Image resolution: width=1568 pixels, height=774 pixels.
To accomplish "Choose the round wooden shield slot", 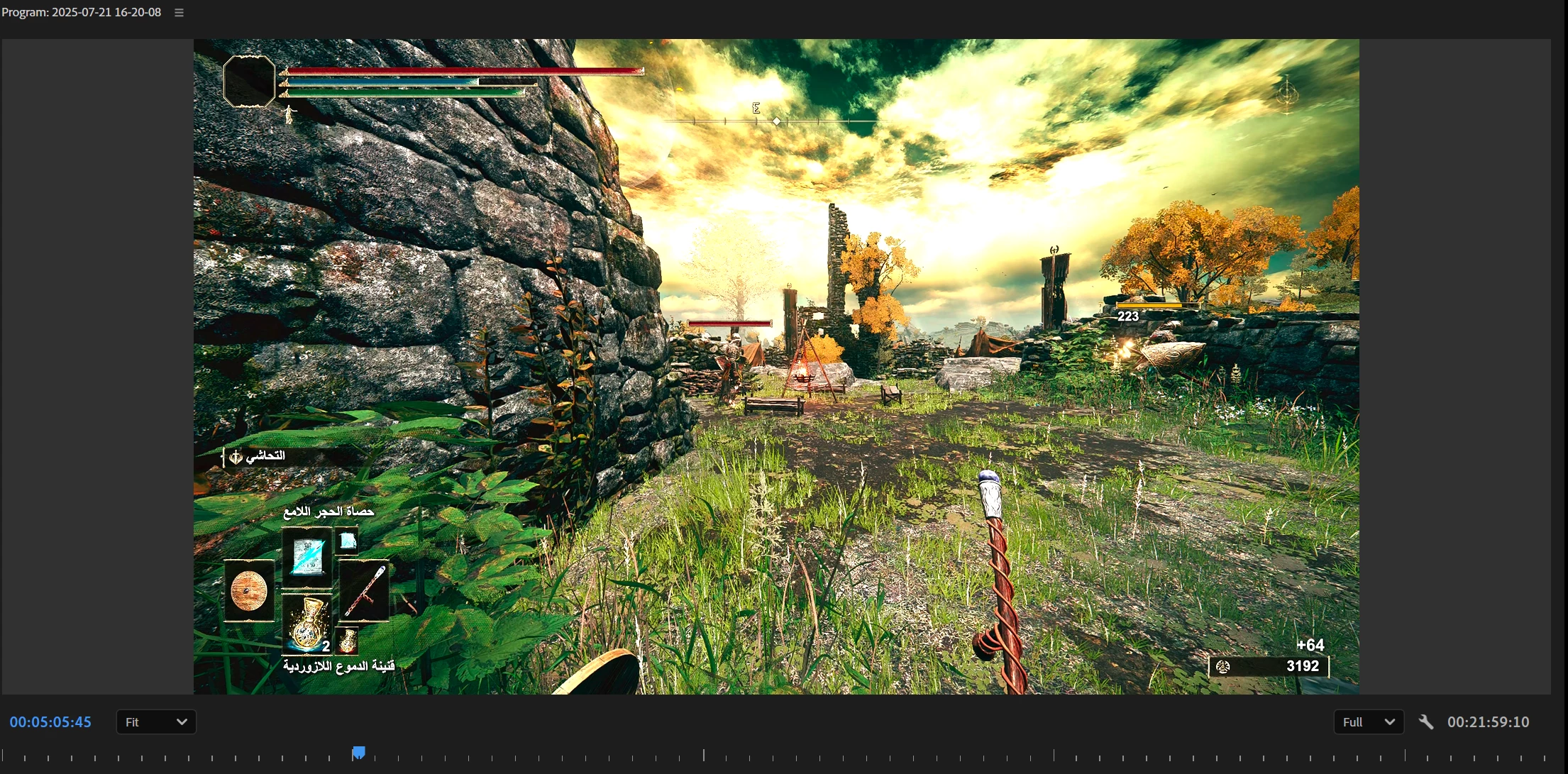I will (x=249, y=590).
